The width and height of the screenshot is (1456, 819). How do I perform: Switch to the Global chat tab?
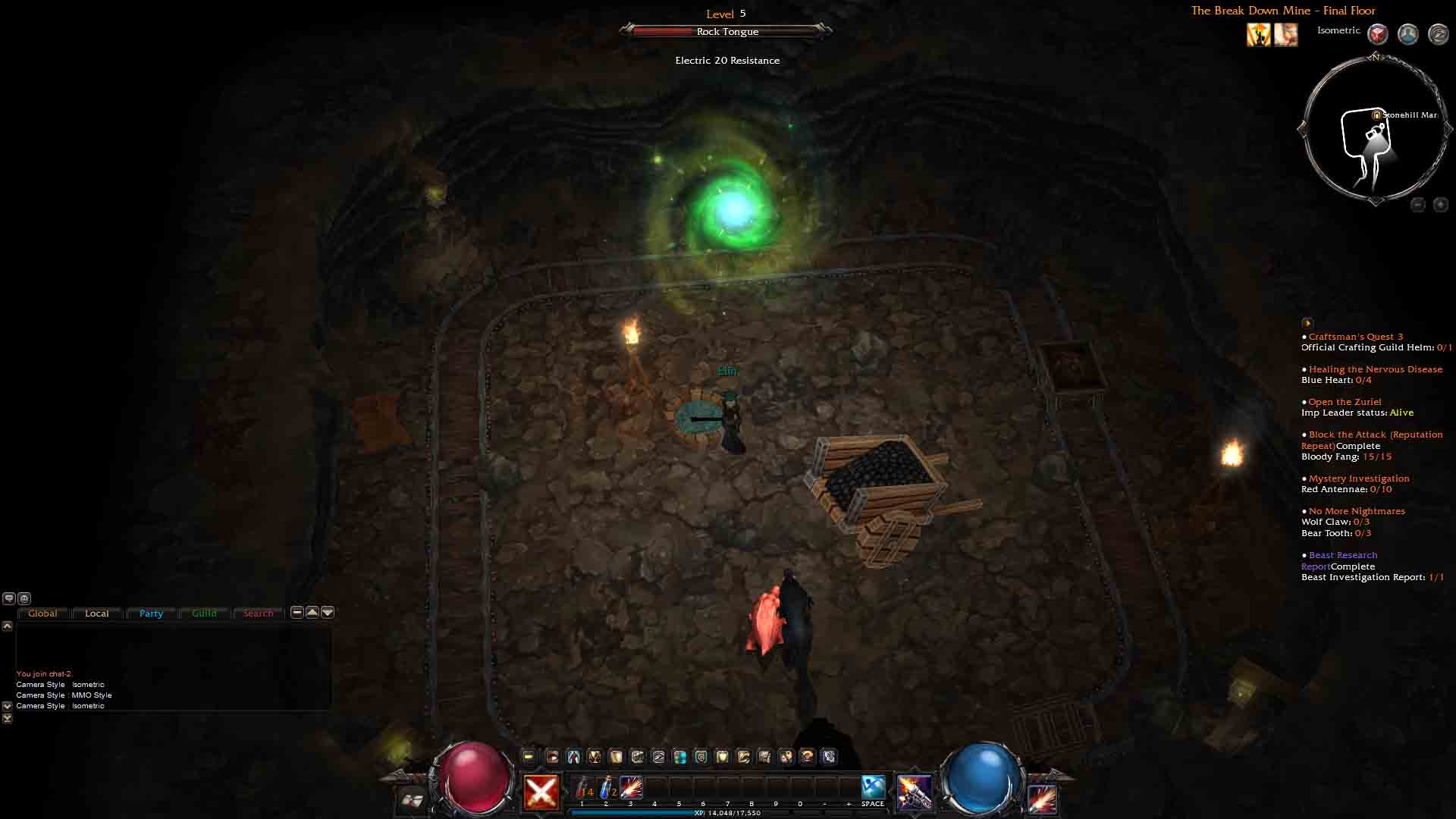[42, 613]
